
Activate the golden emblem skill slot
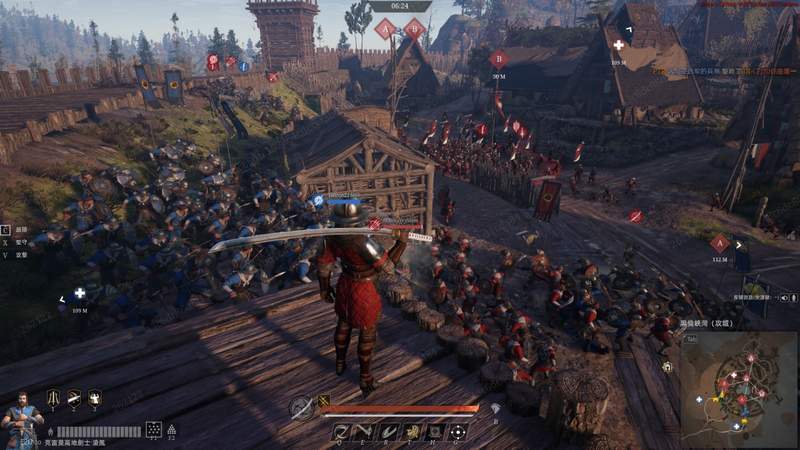412,432
